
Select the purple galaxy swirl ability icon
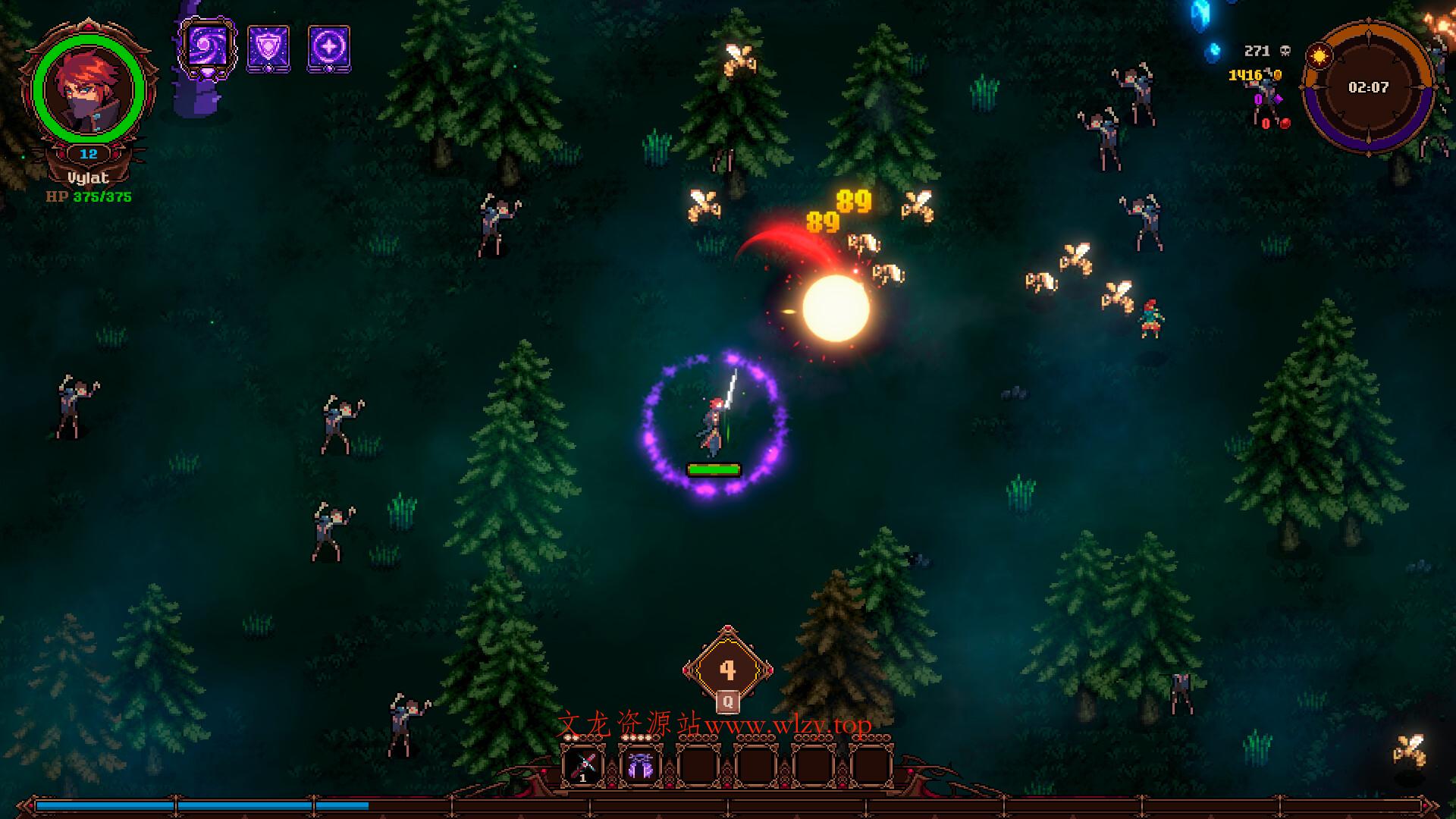(x=207, y=48)
